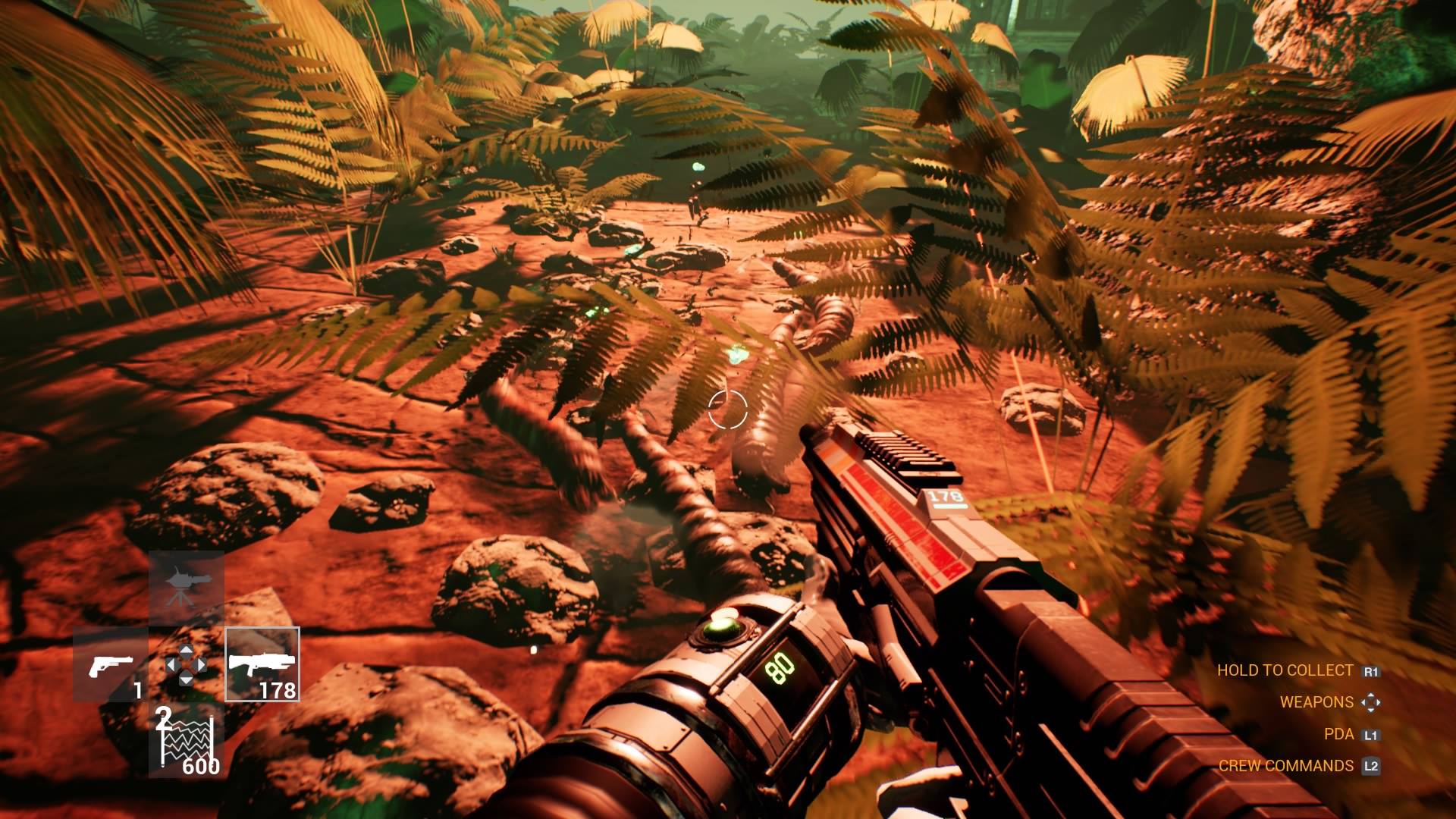
Task: Click the HOLD TO COLLECT prompt text
Action: [1285, 670]
